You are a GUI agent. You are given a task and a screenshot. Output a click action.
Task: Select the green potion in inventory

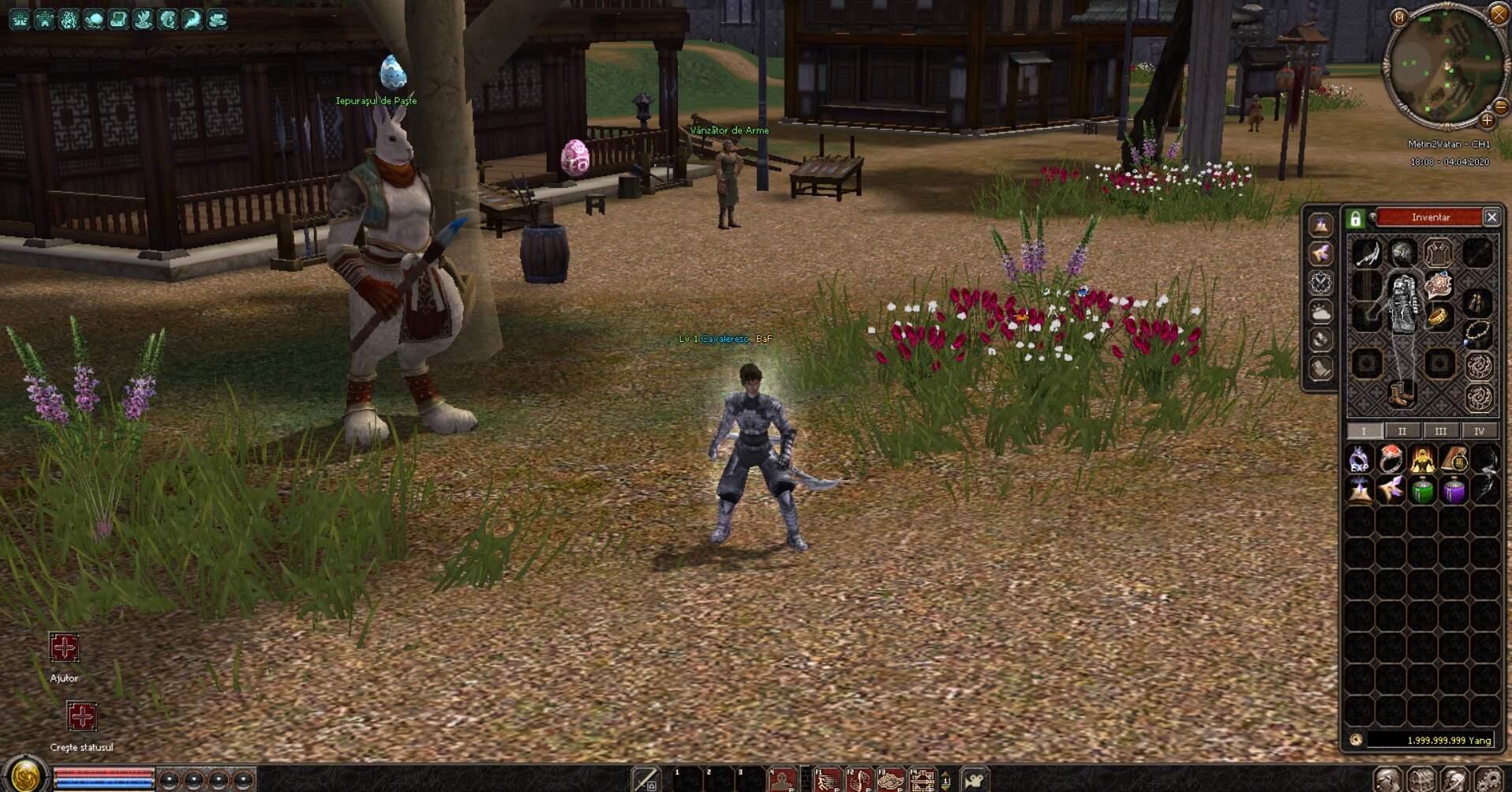(1423, 491)
